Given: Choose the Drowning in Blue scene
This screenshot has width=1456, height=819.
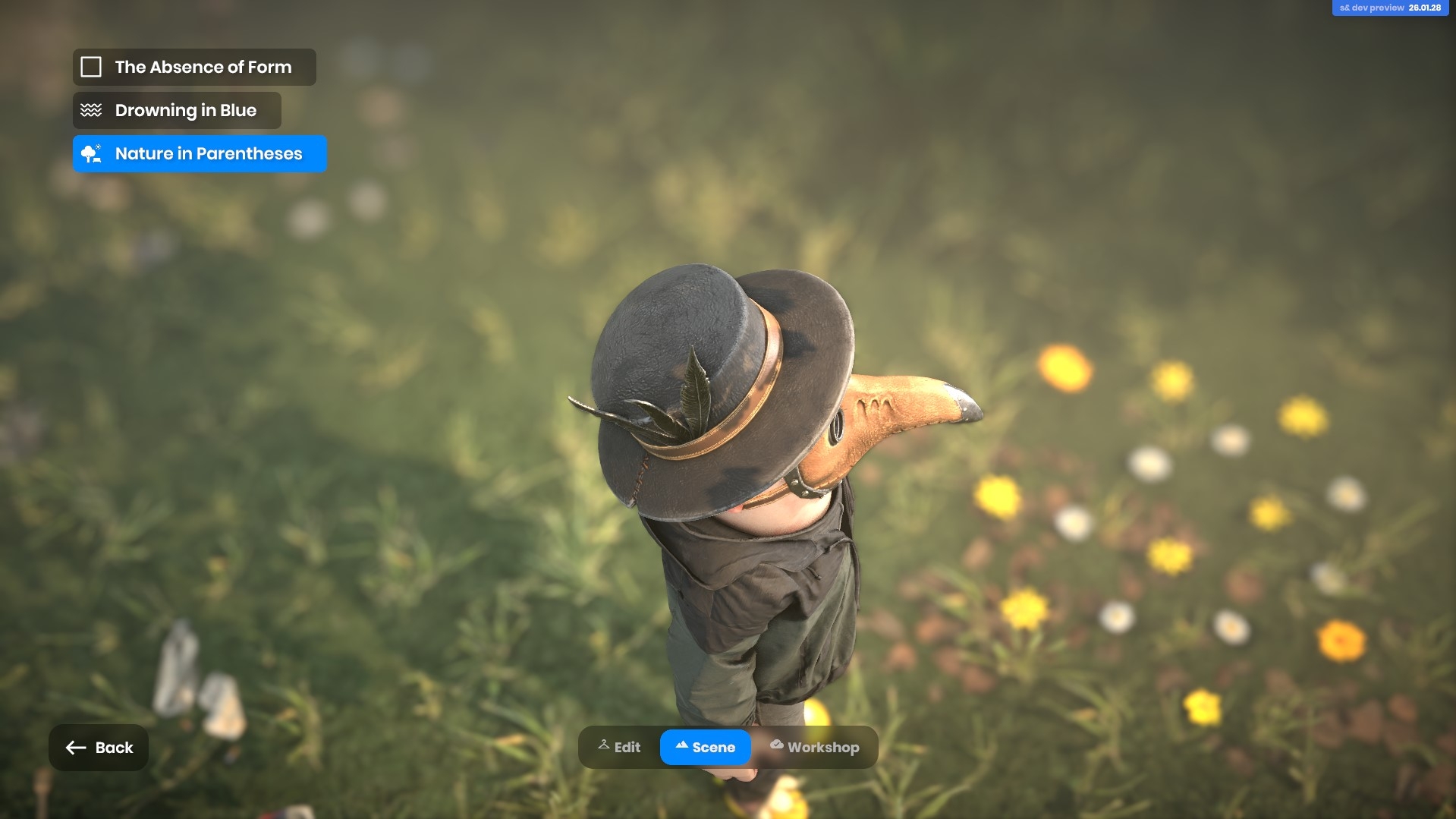Looking at the screenshot, I should tap(177, 111).
